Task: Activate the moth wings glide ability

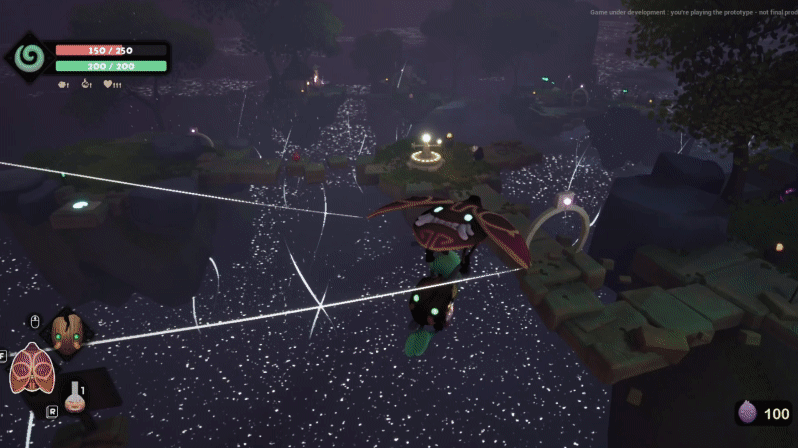Action: (x=31, y=369)
